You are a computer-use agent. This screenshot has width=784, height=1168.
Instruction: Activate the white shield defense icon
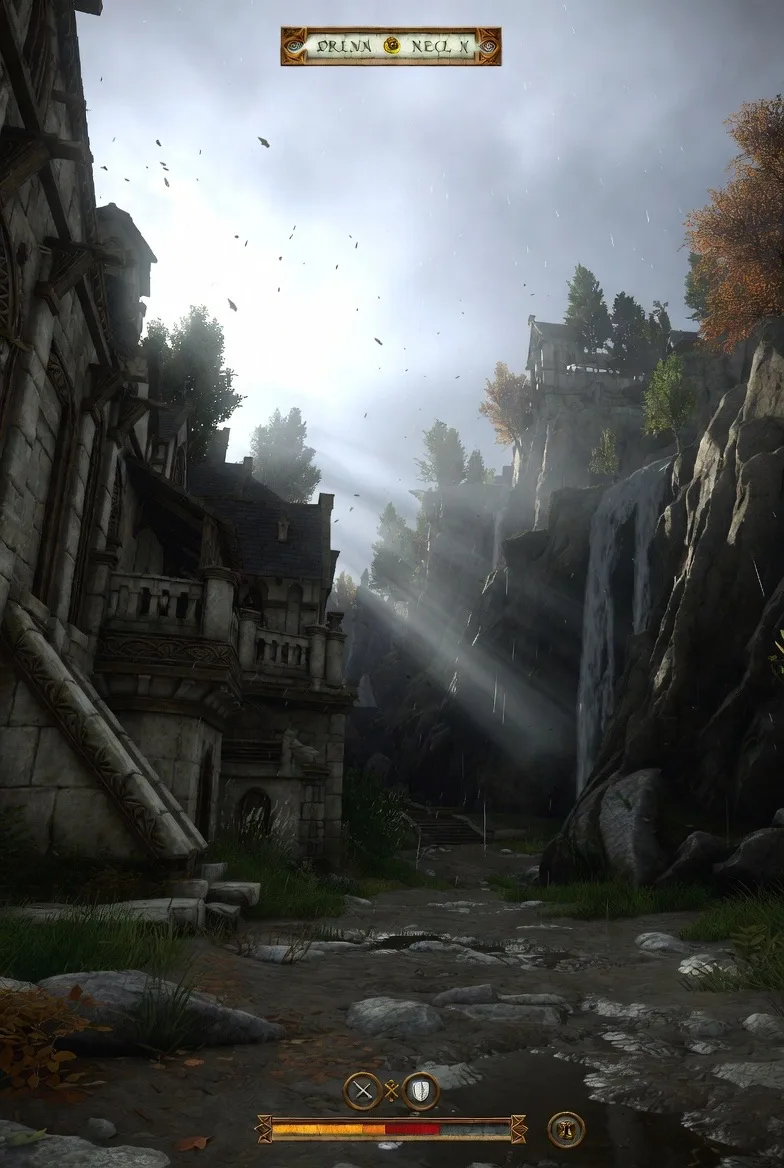point(421,1091)
